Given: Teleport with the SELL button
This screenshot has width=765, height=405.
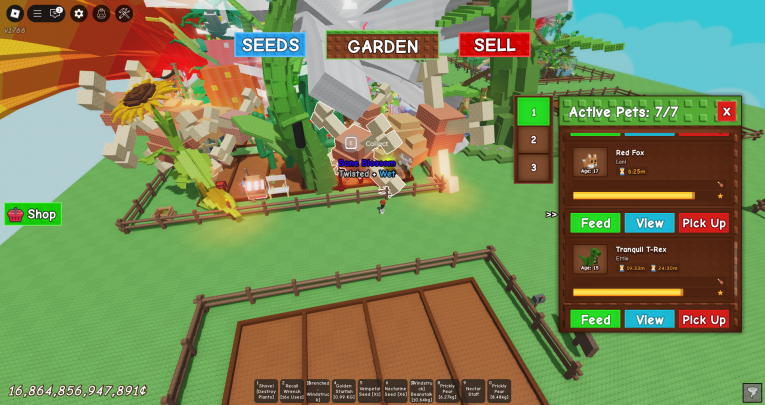Looking at the screenshot, I should [x=494, y=45].
